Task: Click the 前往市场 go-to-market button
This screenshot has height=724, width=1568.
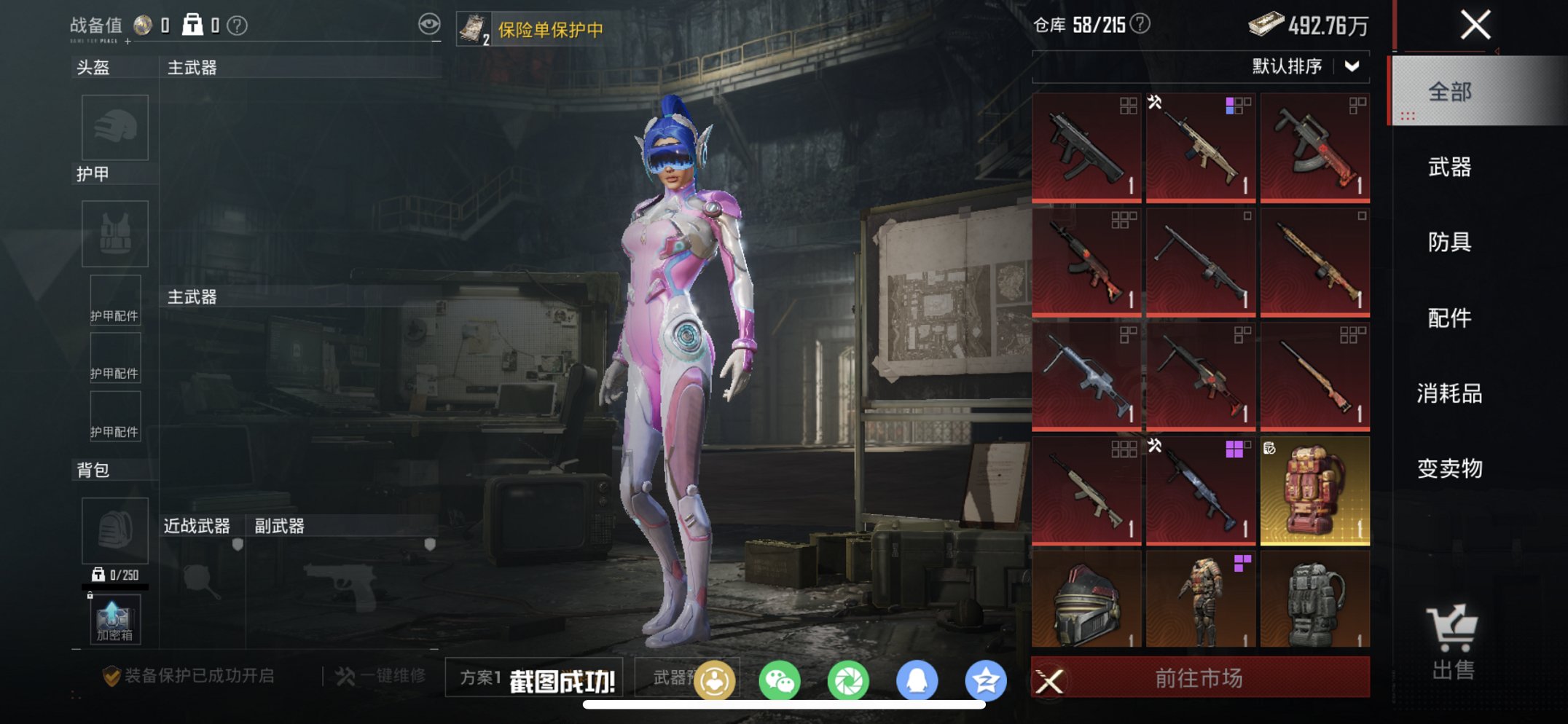Action: tap(1200, 678)
